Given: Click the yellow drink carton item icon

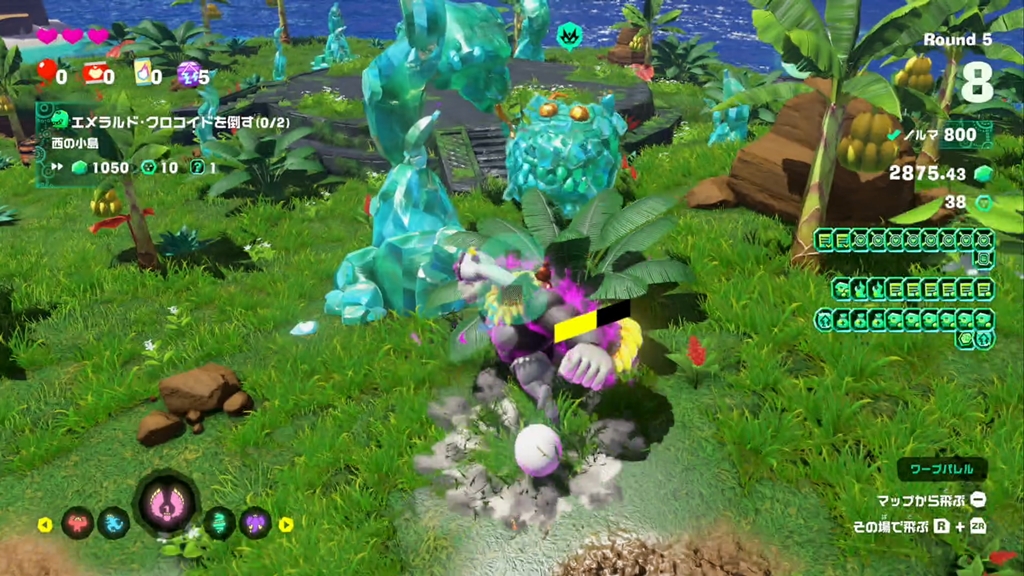Looking at the screenshot, I should click(141, 72).
